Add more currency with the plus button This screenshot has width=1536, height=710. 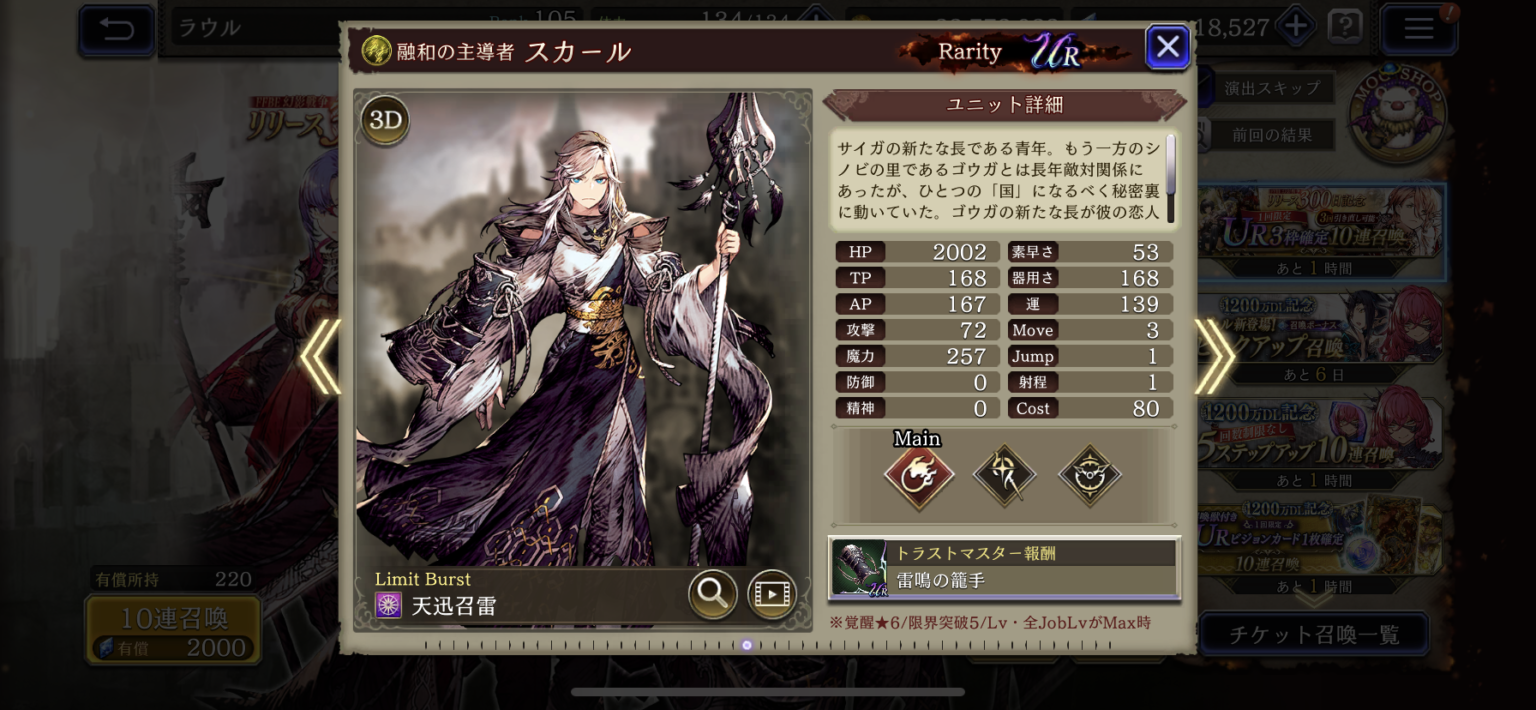tap(1296, 27)
